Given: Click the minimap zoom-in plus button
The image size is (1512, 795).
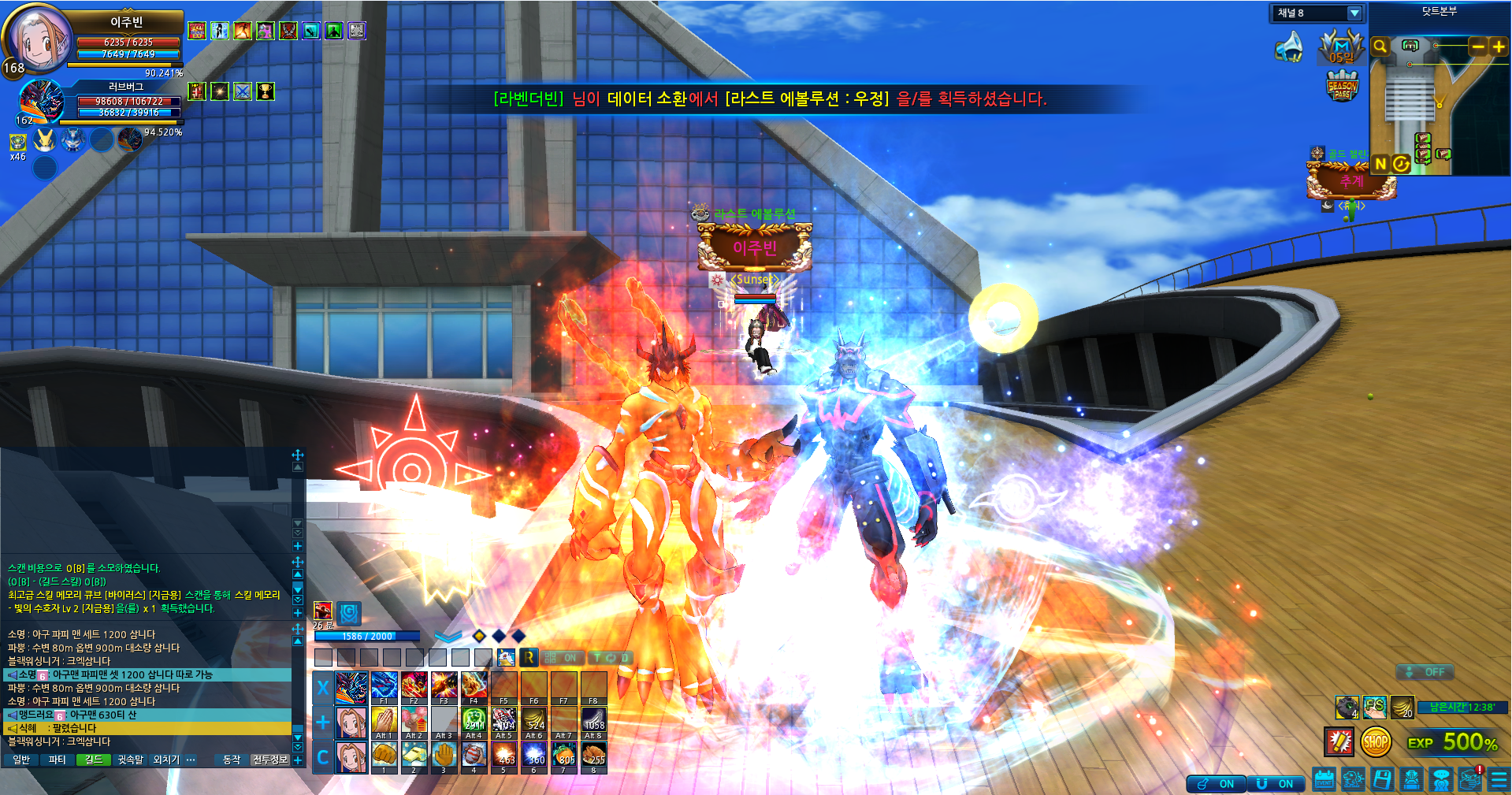Looking at the screenshot, I should [1499, 46].
